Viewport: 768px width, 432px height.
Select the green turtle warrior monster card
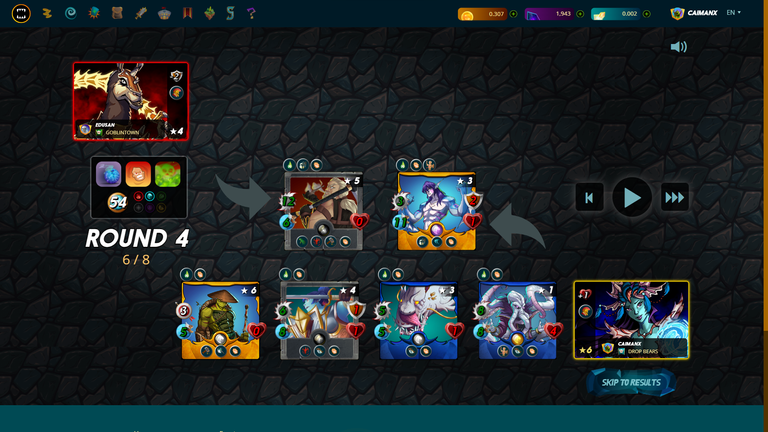coord(220,320)
